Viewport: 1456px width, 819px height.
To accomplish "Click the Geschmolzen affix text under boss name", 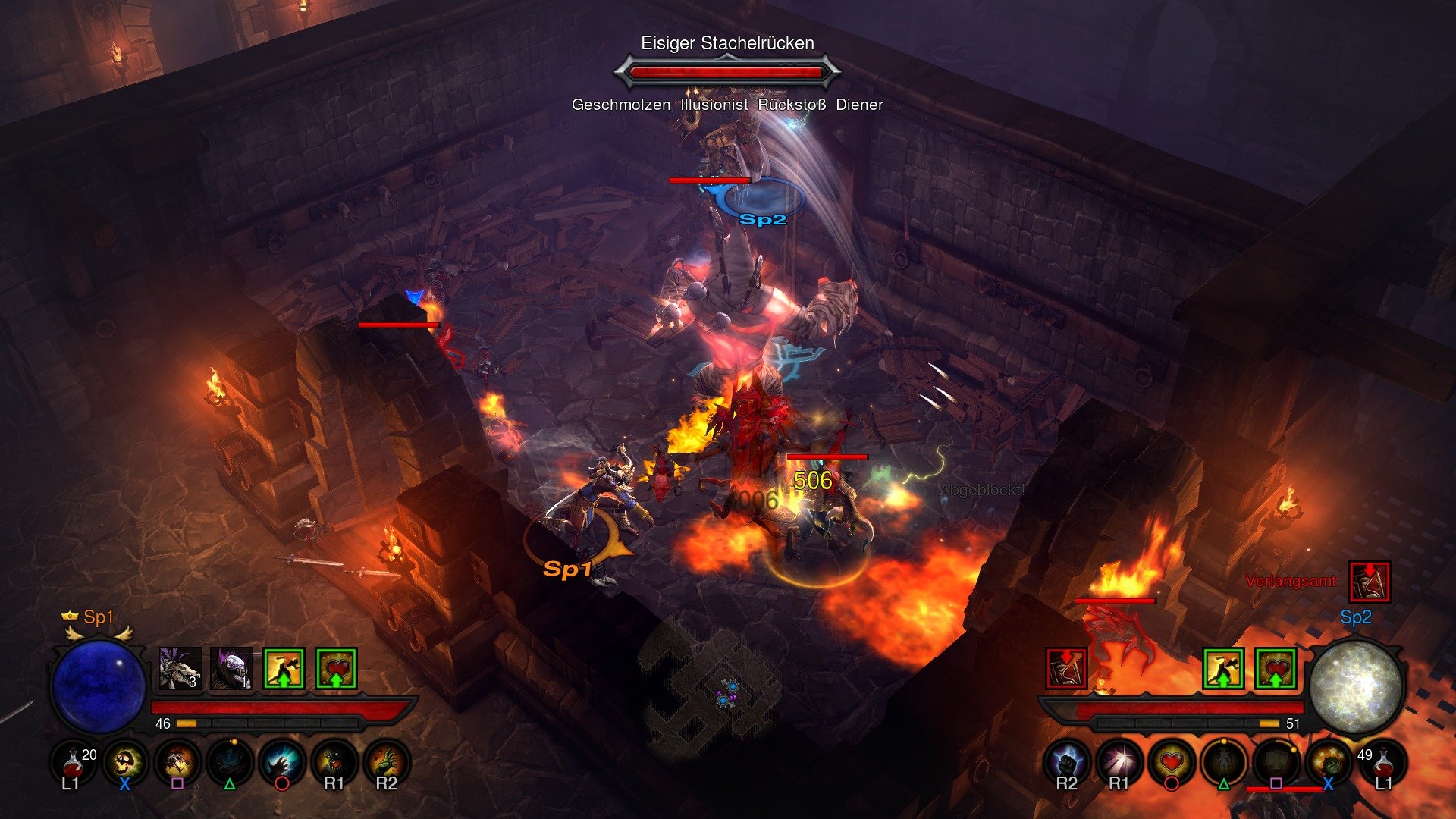I will click(622, 107).
